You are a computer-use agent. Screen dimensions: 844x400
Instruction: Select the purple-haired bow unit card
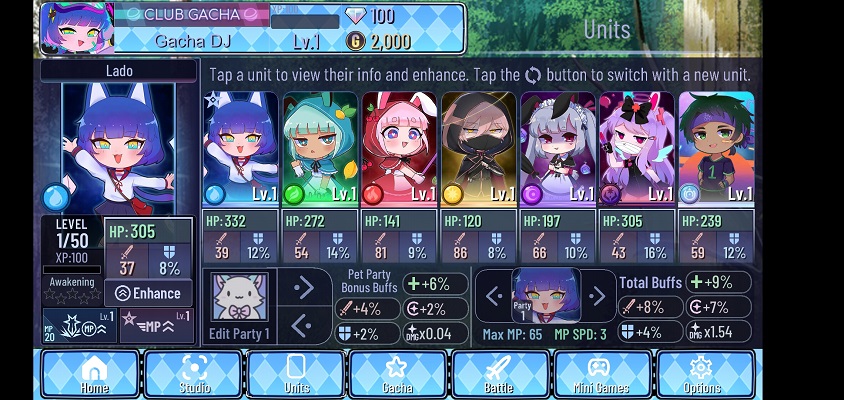click(637, 148)
